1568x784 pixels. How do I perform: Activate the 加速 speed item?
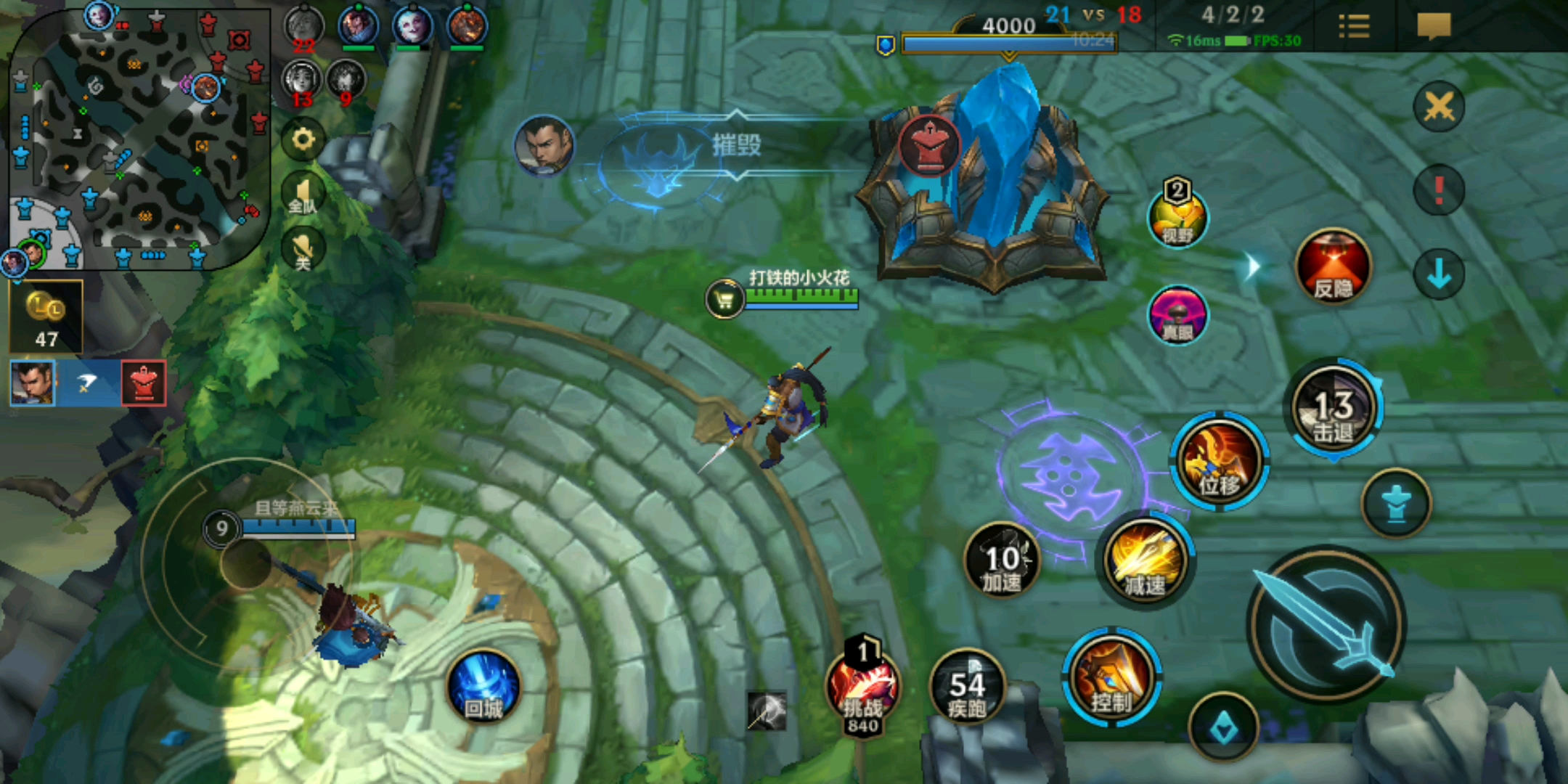coord(1002,561)
